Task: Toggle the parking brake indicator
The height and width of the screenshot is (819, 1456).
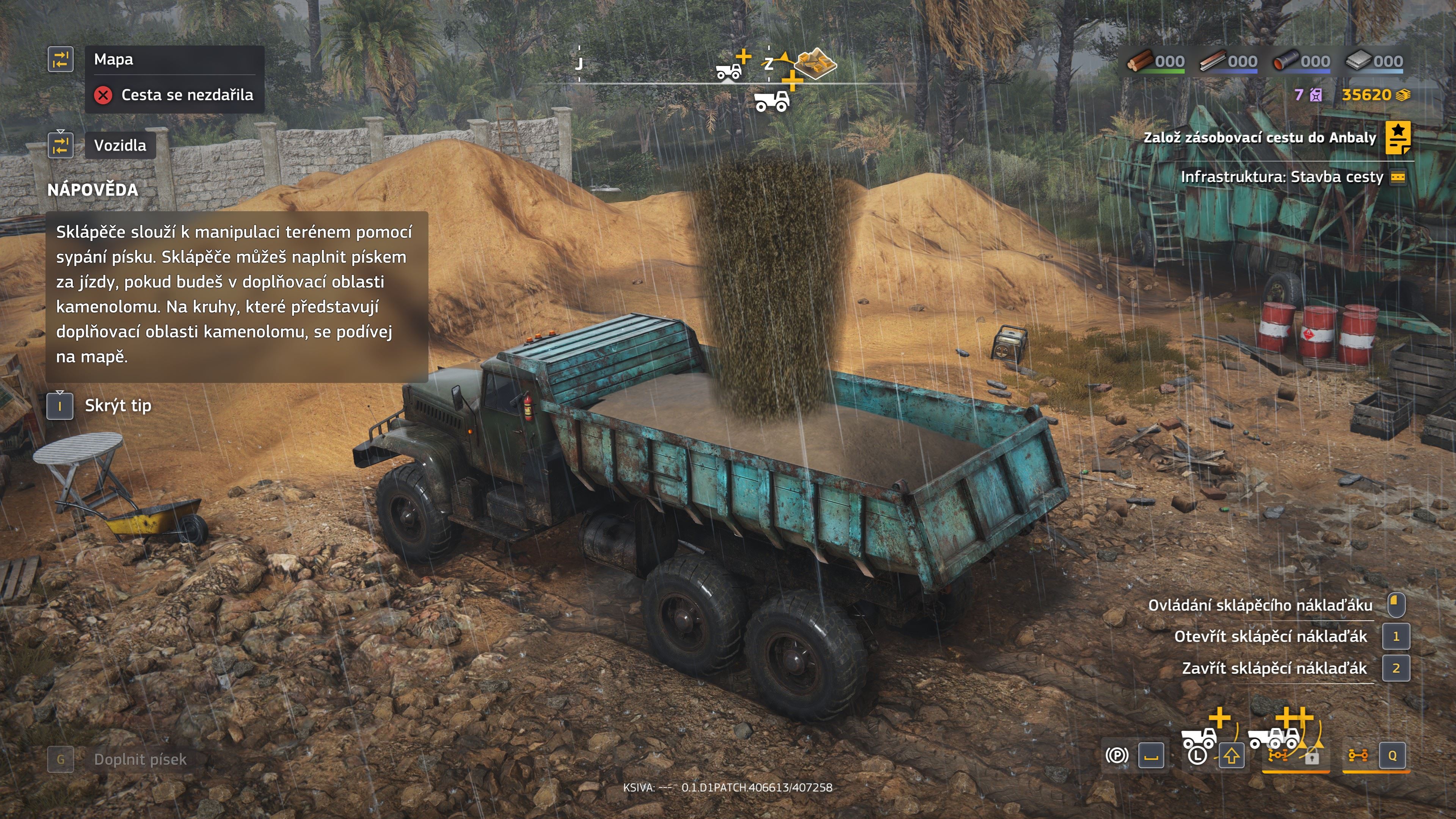Action: coord(1116,755)
